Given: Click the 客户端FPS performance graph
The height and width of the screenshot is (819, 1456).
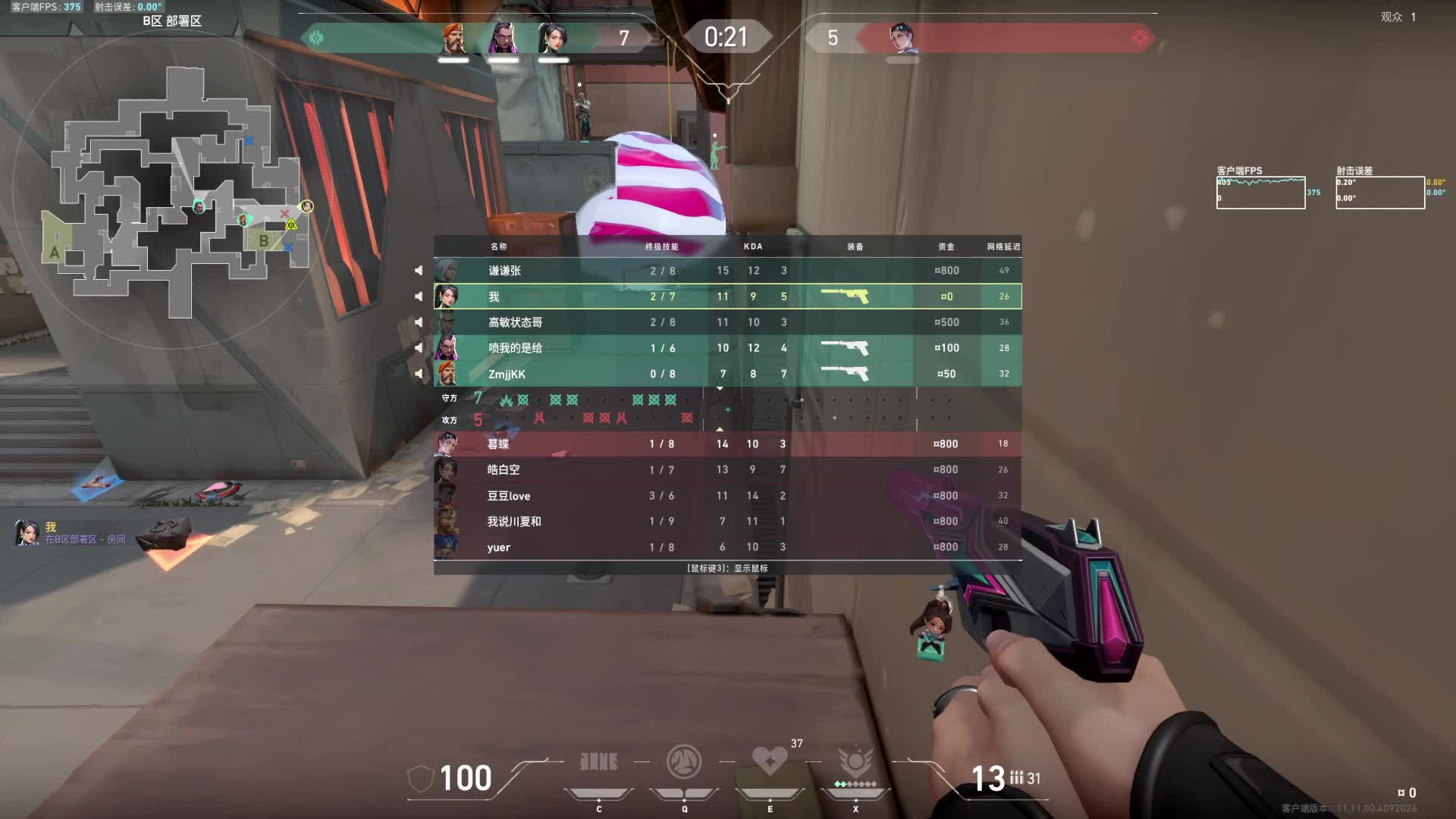Looking at the screenshot, I should pyautogui.click(x=1260, y=193).
